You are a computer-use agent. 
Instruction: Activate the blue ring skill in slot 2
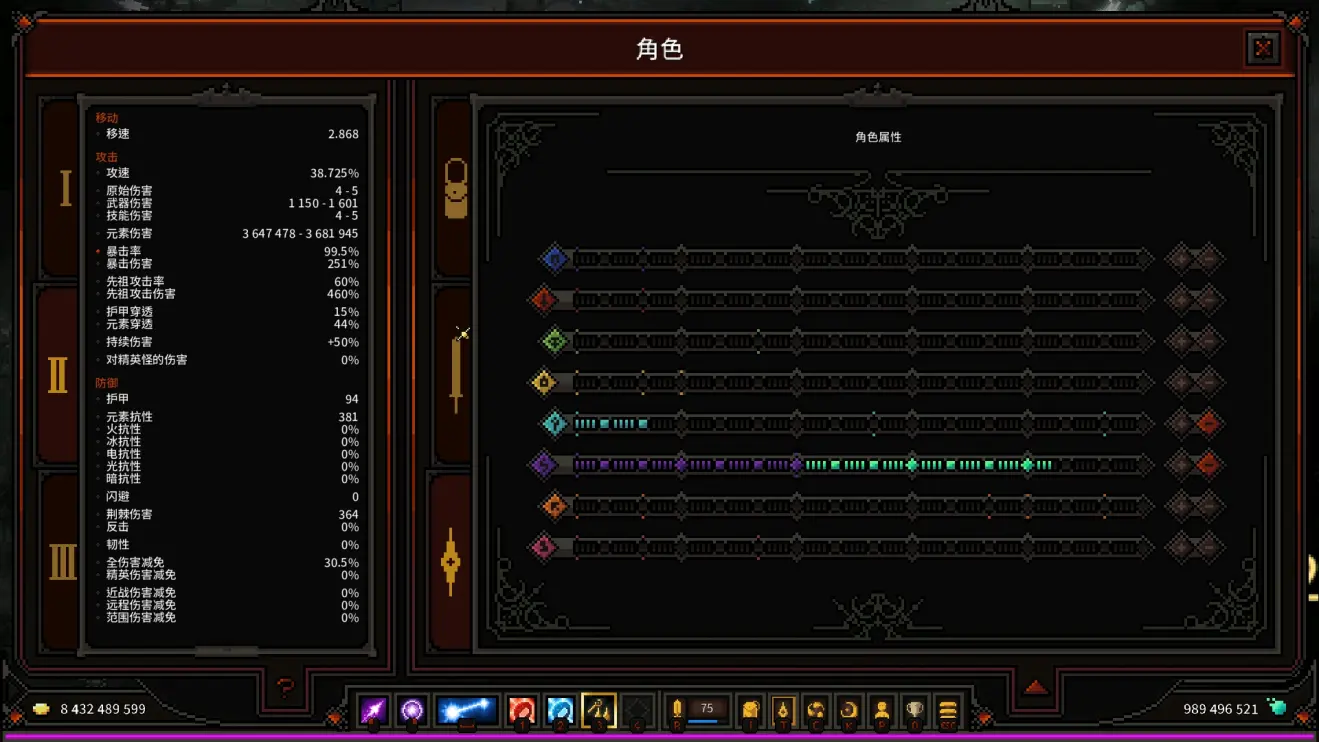pyautogui.click(x=558, y=710)
